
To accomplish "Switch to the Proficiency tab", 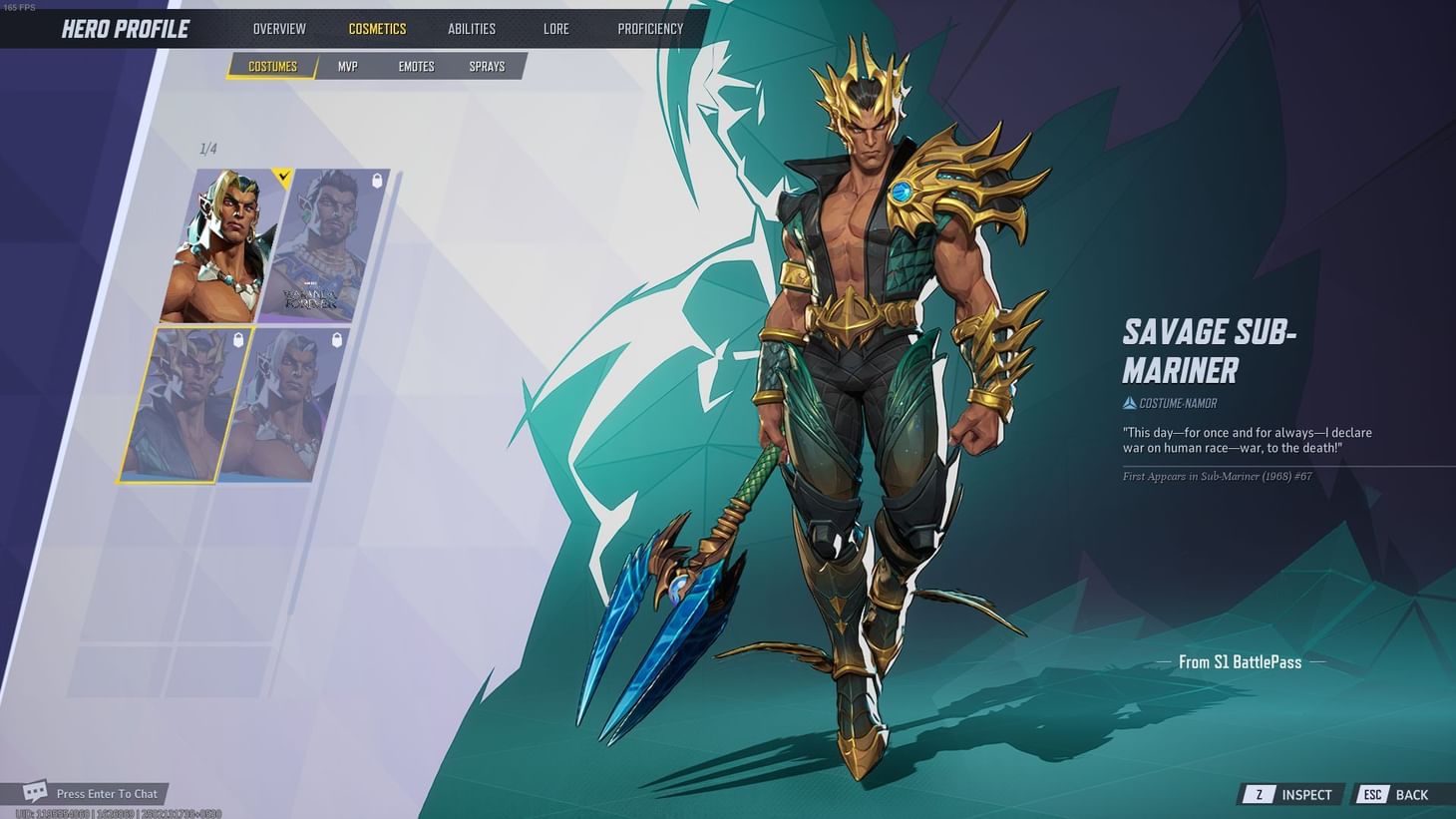I will coord(649,28).
